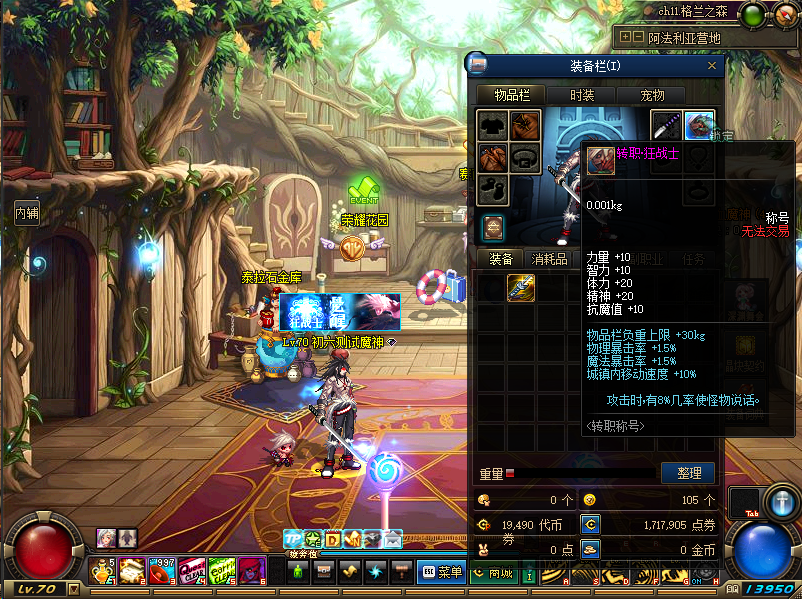Close the 装备栏 inventory window

click(712, 66)
